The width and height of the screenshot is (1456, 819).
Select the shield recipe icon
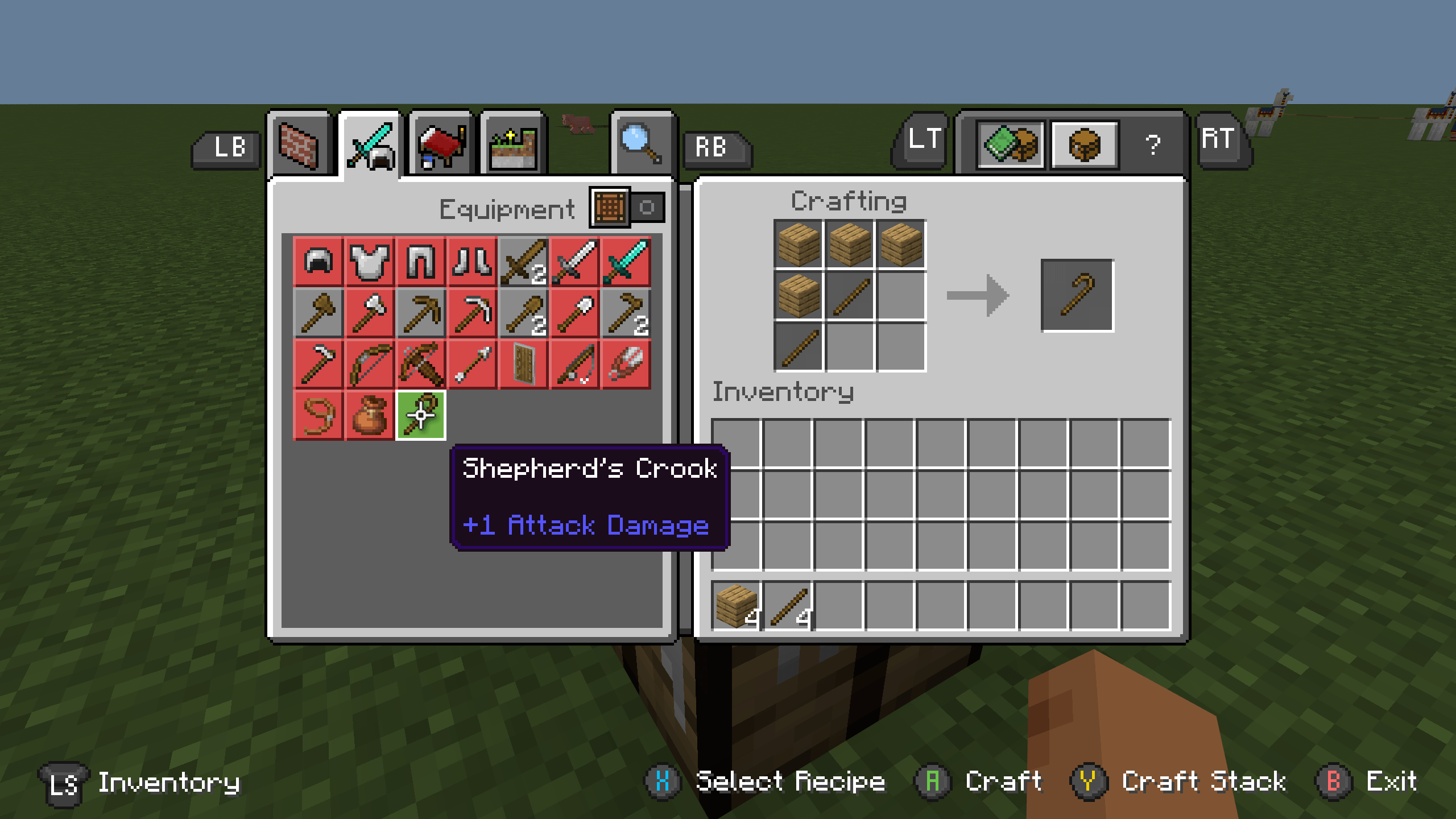[x=522, y=364]
